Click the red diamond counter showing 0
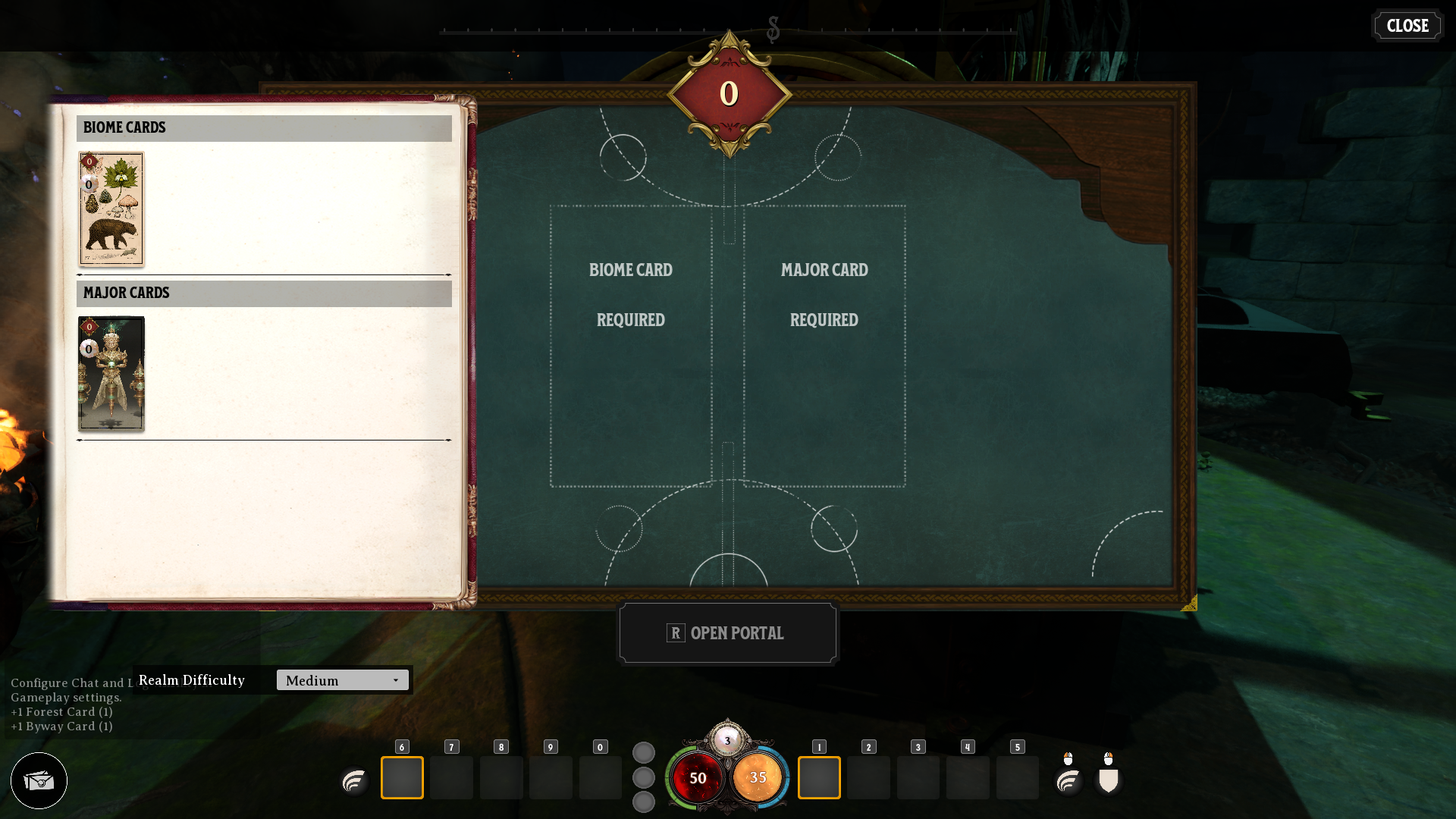 click(728, 93)
